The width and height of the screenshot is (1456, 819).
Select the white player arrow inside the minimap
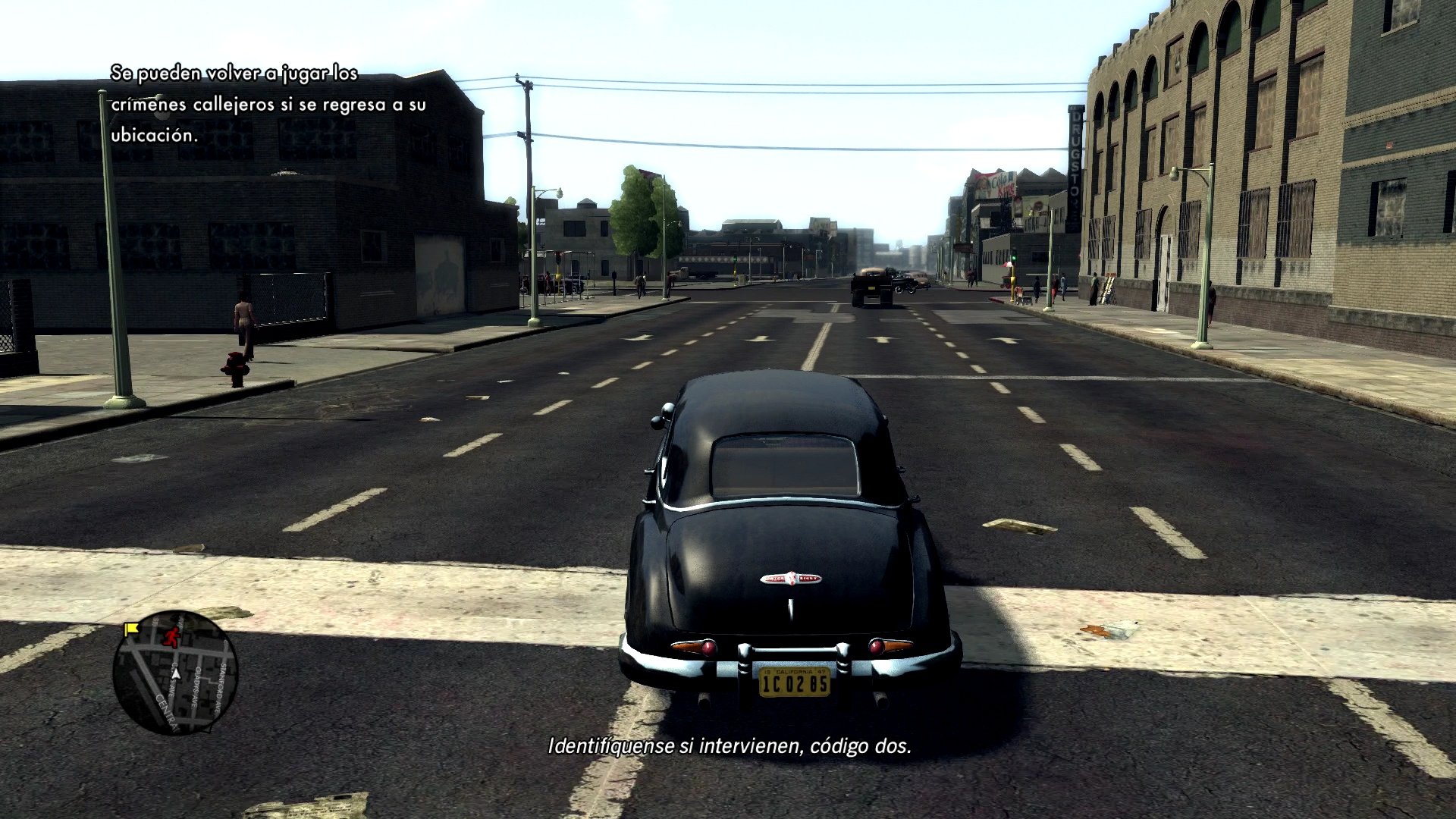click(176, 674)
